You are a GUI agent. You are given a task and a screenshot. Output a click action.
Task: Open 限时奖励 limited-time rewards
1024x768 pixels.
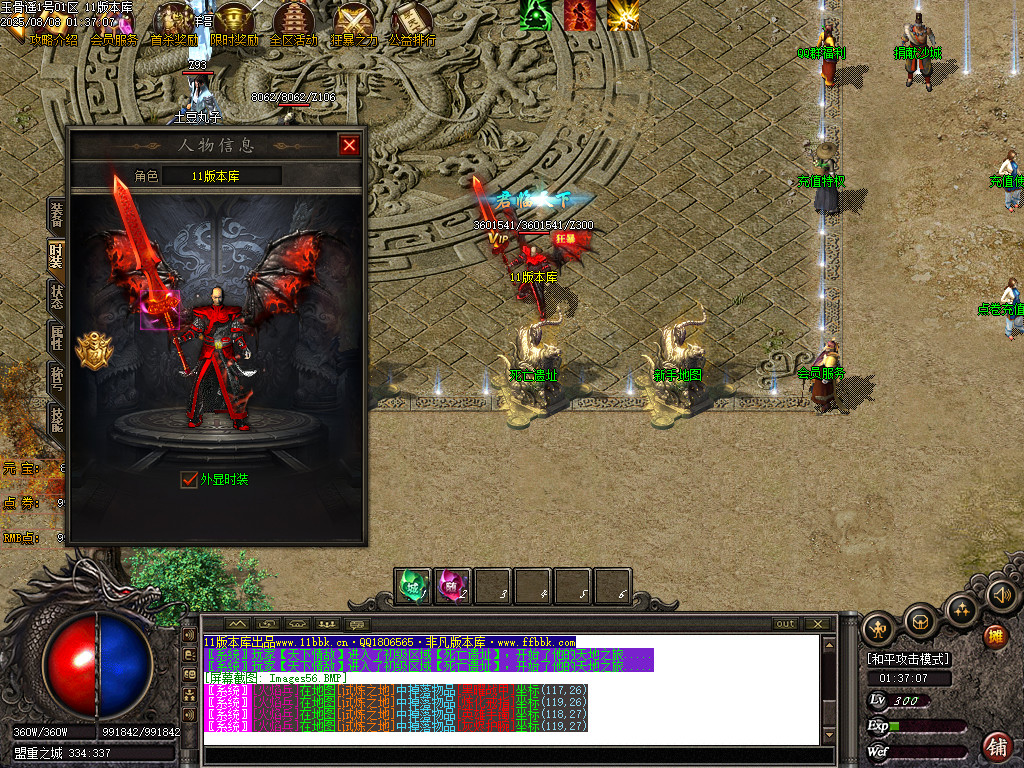tap(234, 20)
